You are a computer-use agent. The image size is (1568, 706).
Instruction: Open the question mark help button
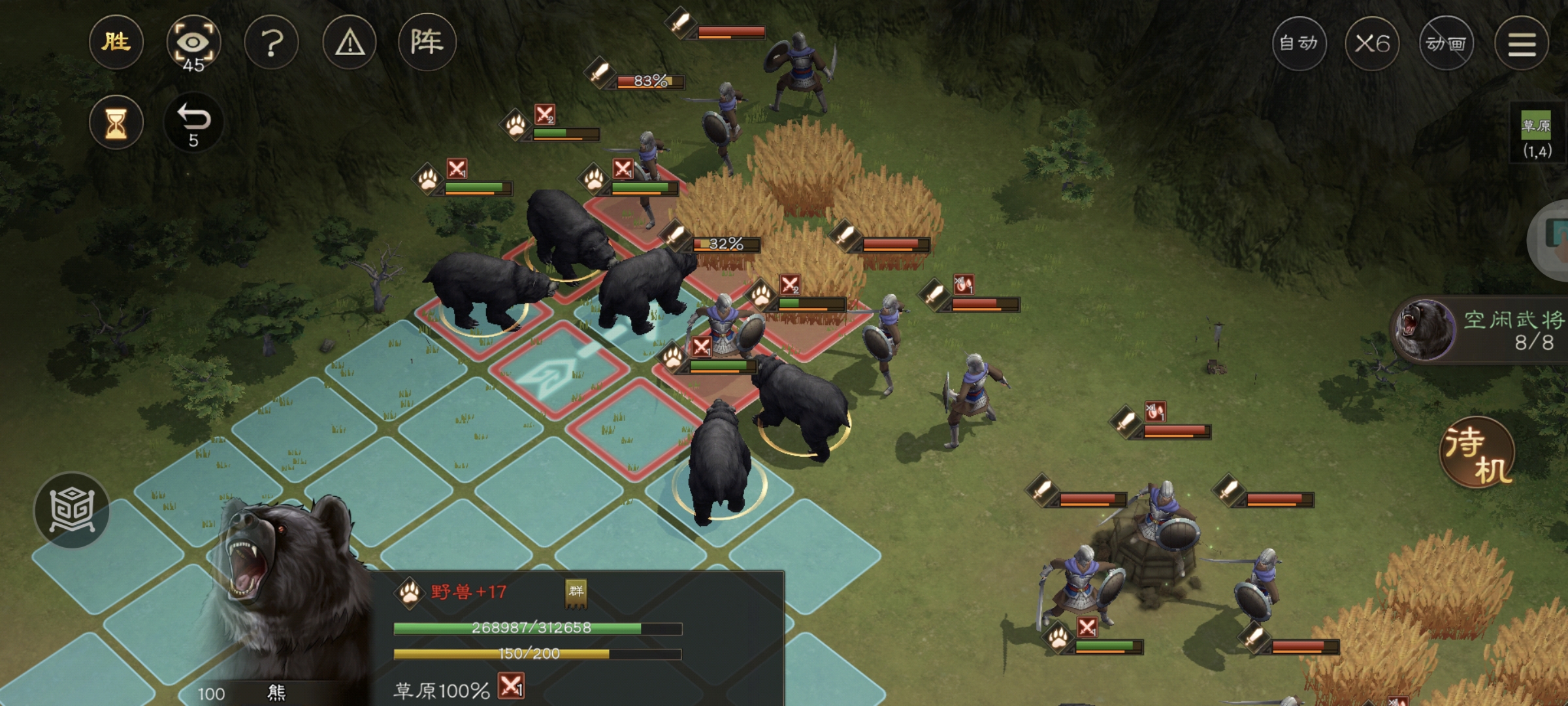271,43
